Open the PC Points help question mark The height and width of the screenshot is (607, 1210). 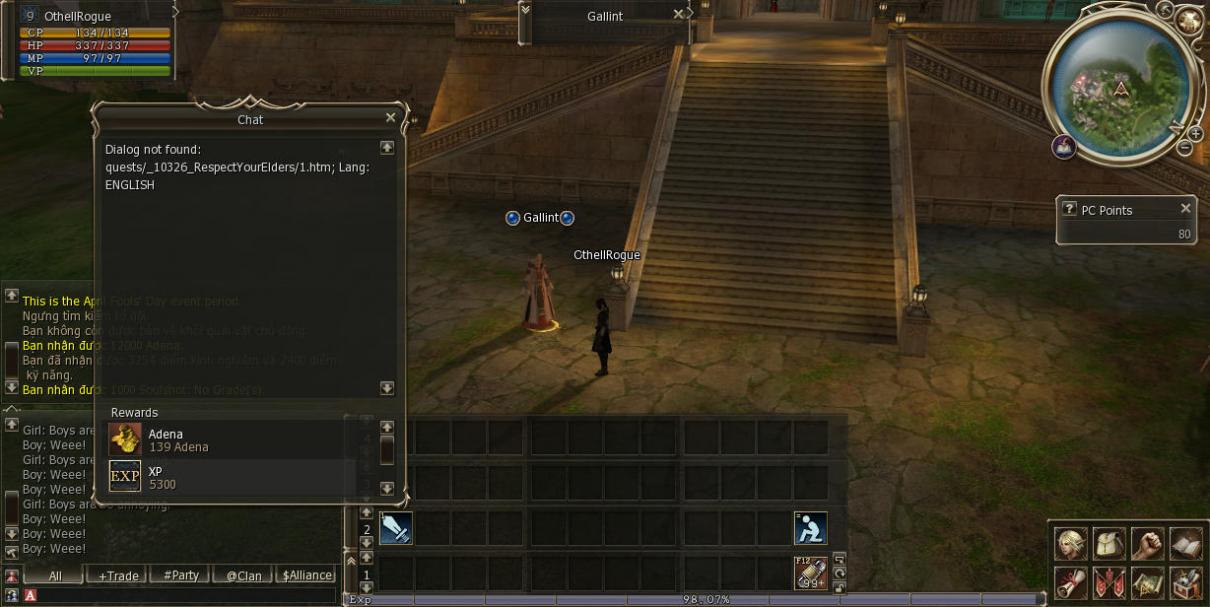1069,210
